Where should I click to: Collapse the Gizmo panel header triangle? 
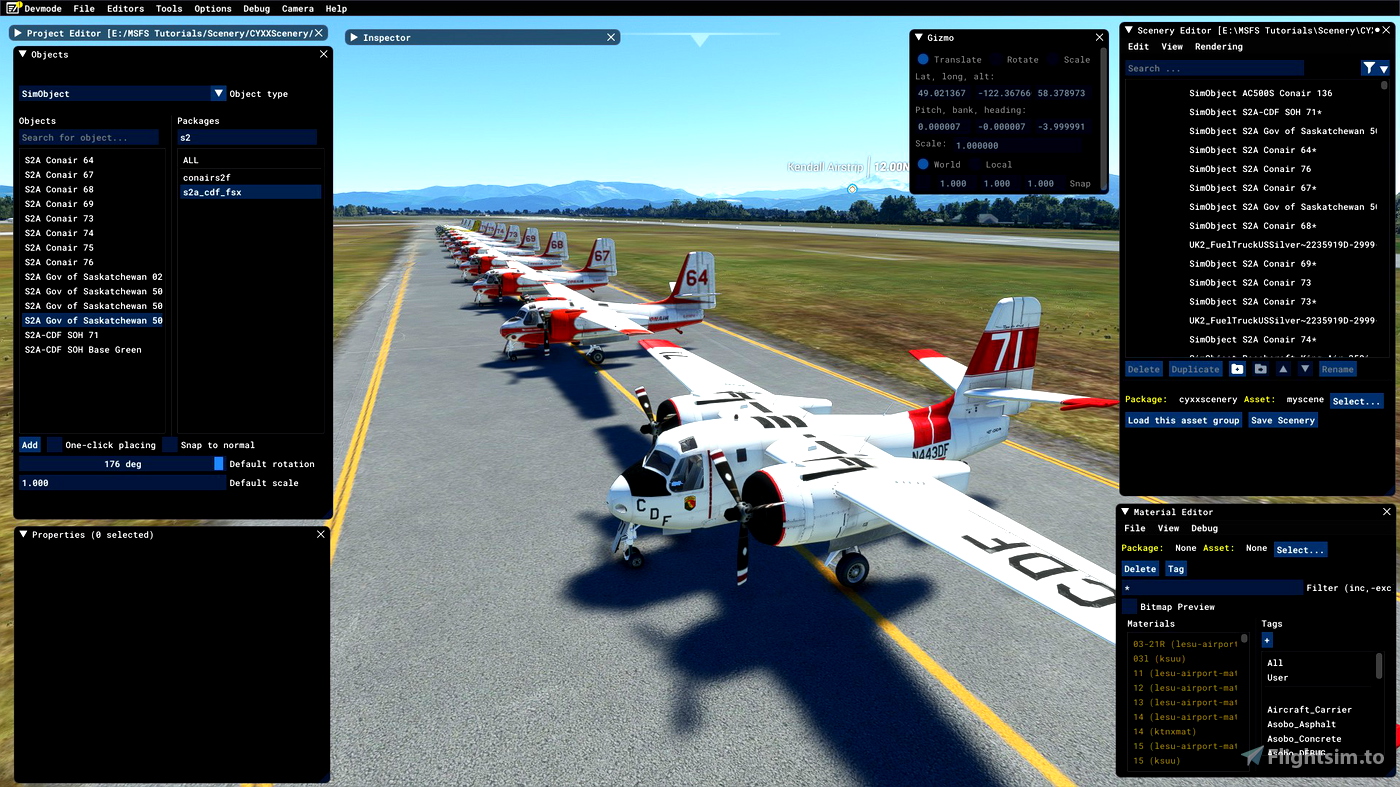pyautogui.click(x=919, y=37)
